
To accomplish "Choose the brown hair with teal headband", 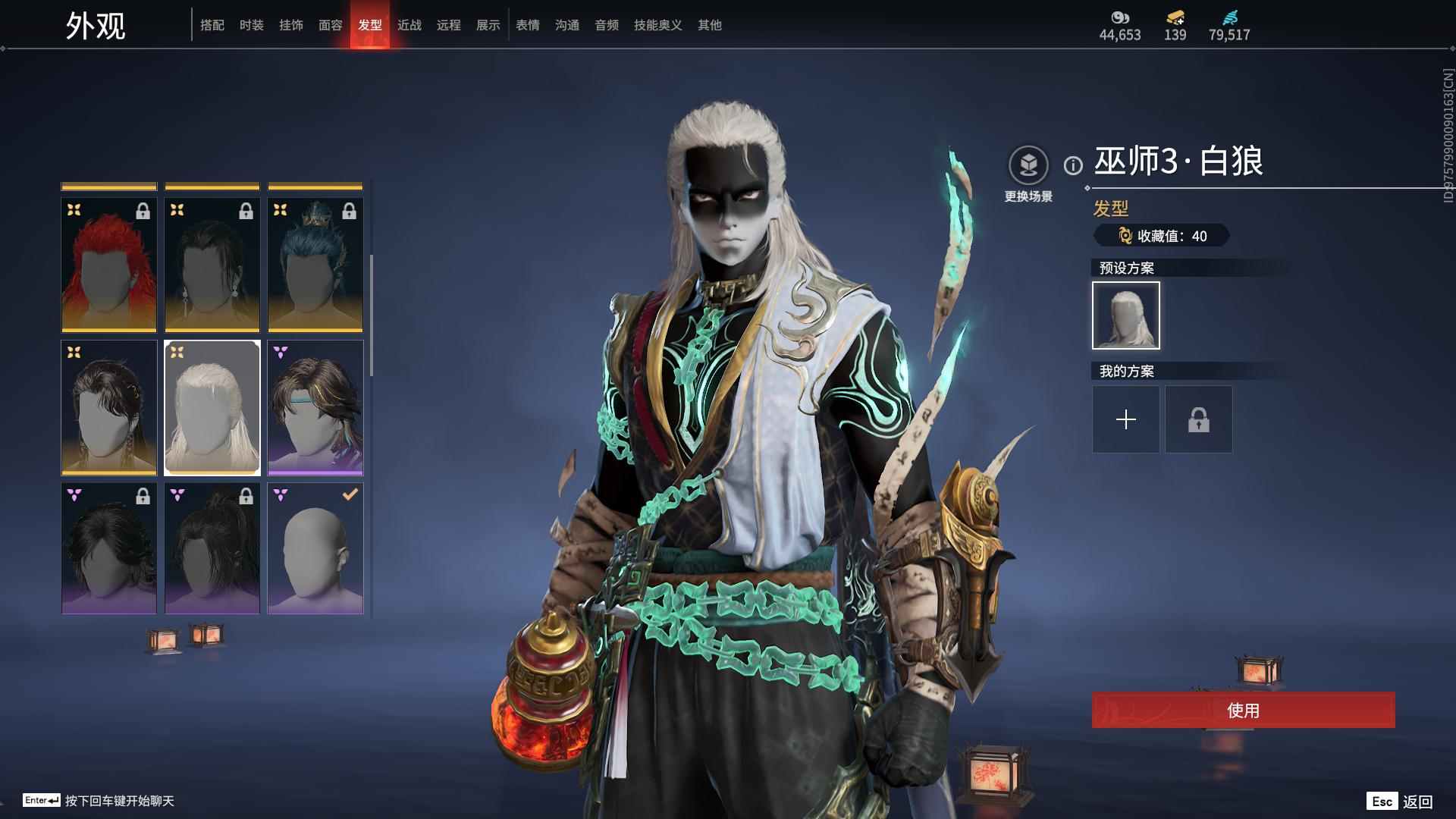I will [315, 408].
